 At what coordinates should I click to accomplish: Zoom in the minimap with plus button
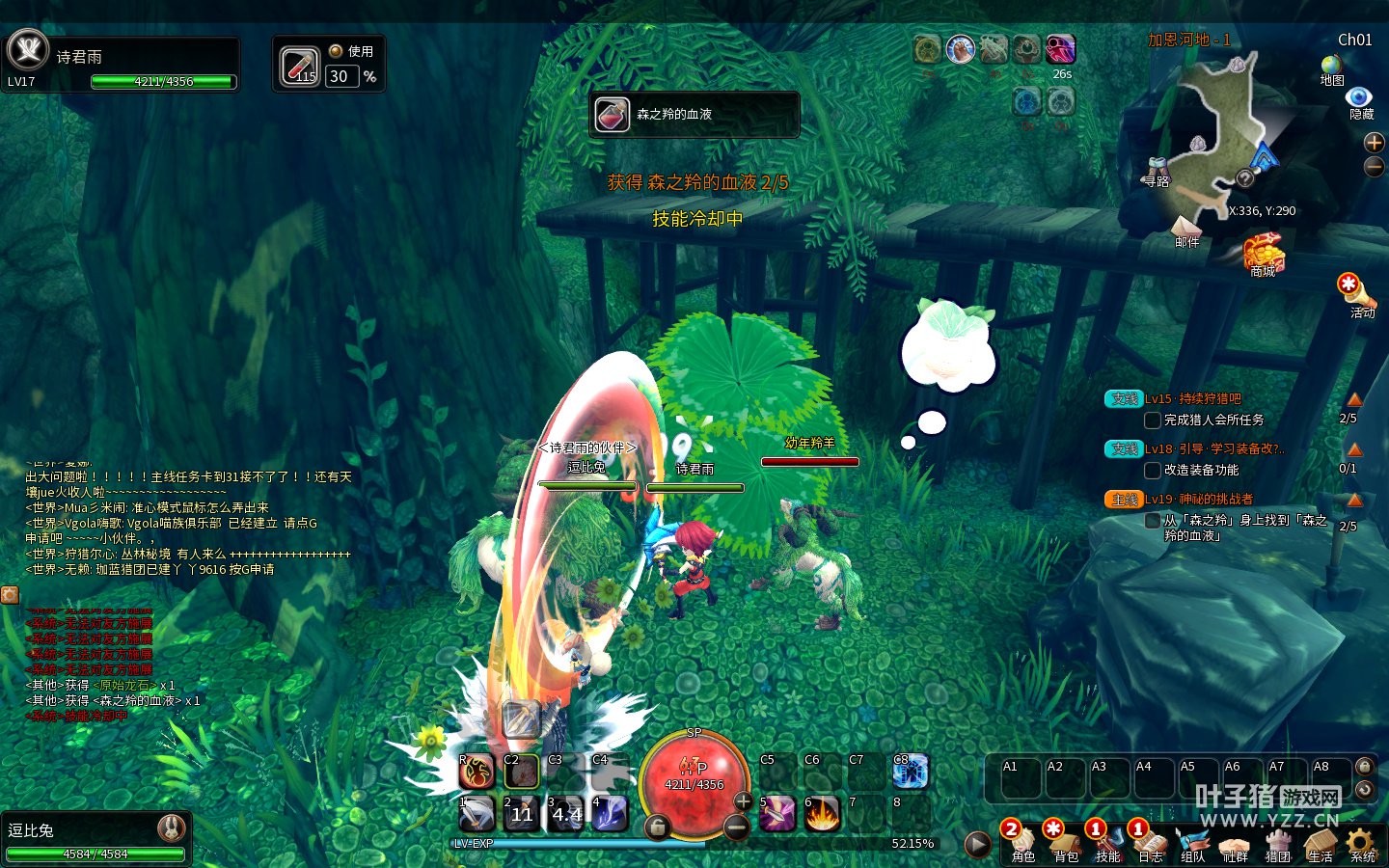(1374, 143)
